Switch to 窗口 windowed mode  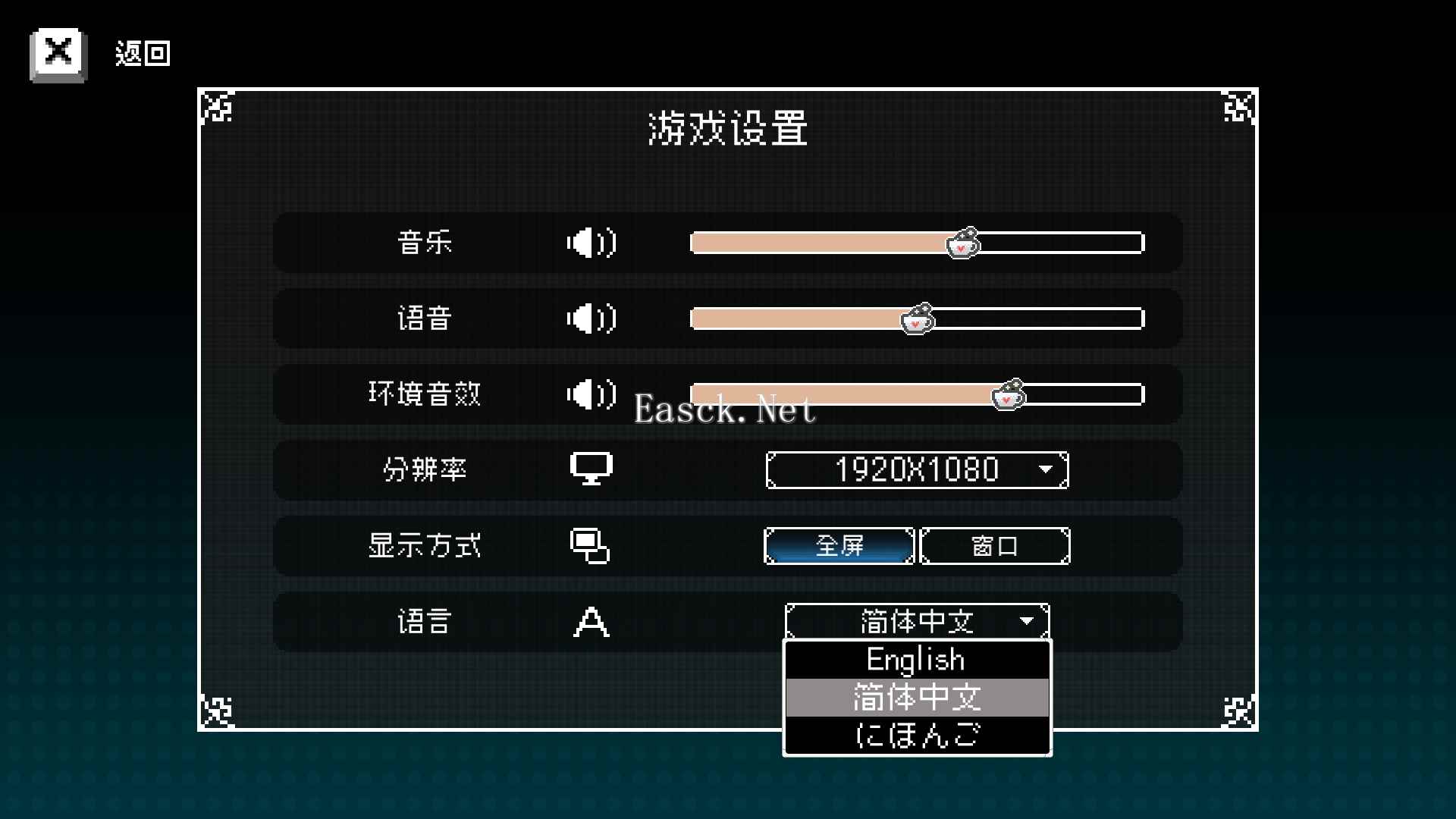(x=994, y=545)
